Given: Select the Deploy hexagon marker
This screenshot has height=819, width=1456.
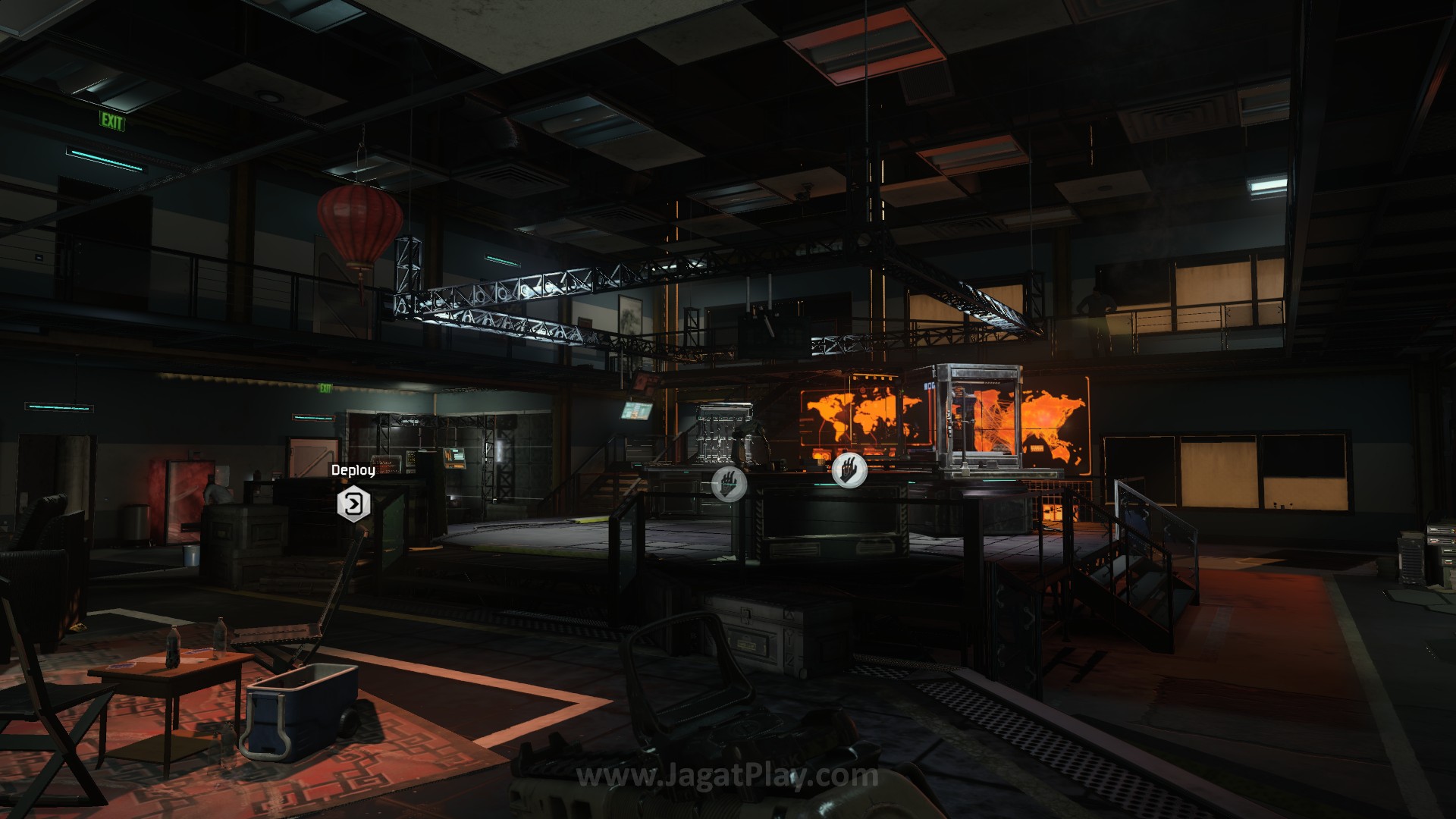Looking at the screenshot, I should pyautogui.click(x=353, y=504).
